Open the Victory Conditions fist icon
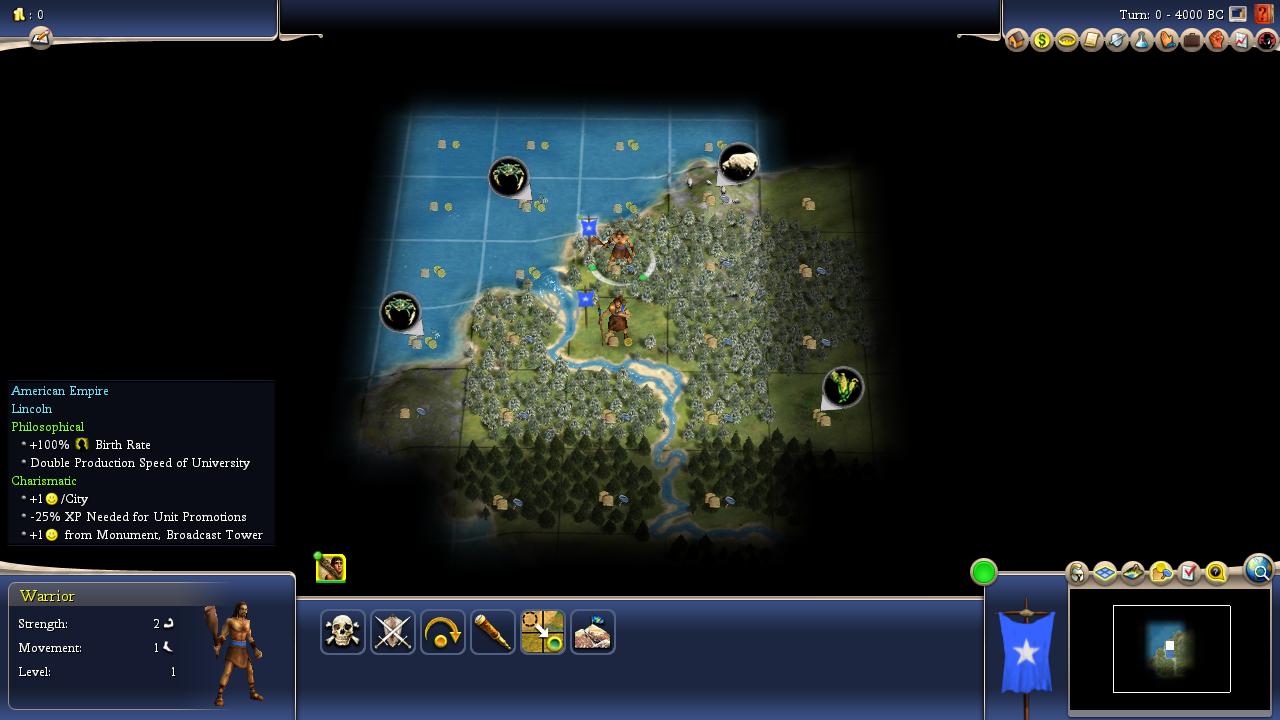 click(1217, 41)
